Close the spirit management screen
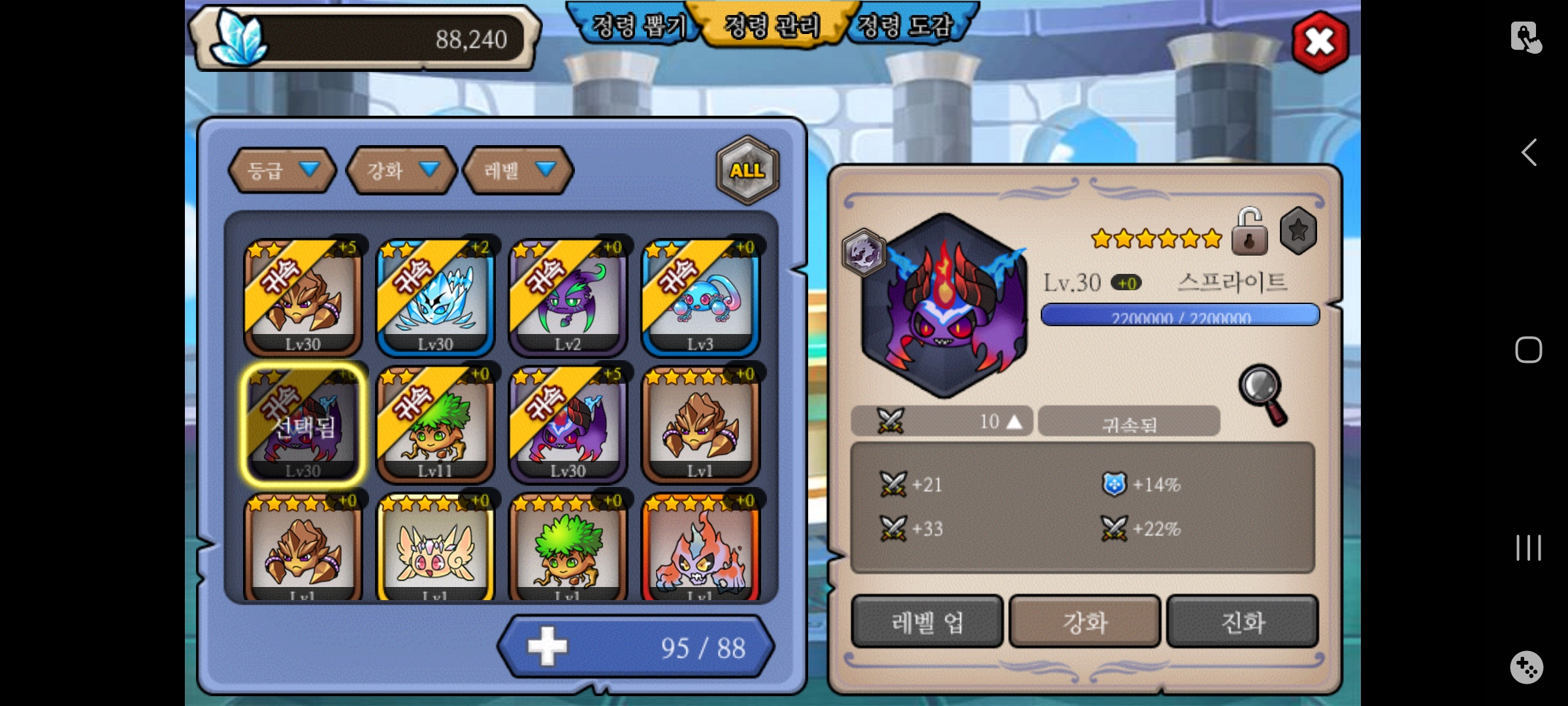 1320,42
